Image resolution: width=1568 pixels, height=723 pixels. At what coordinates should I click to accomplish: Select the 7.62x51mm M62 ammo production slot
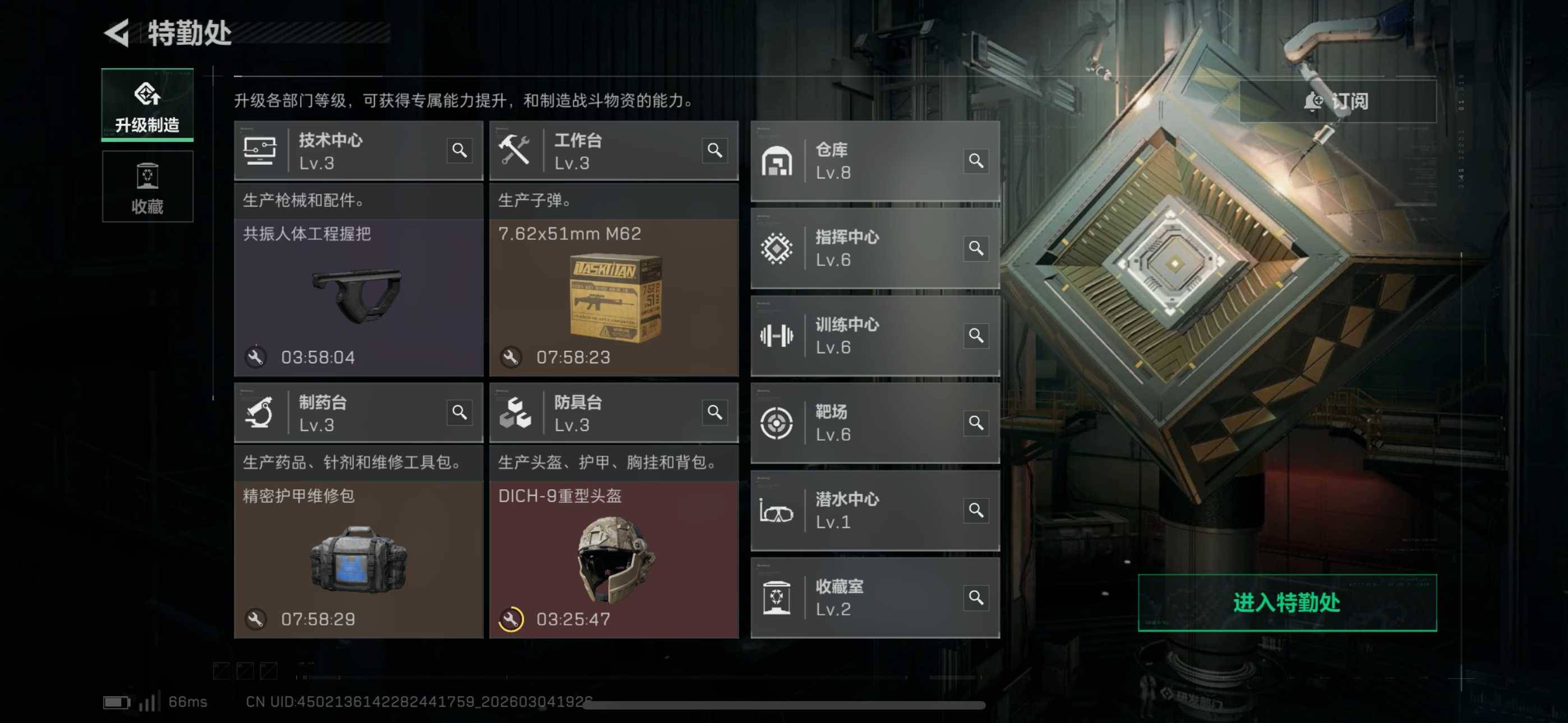coord(614,298)
